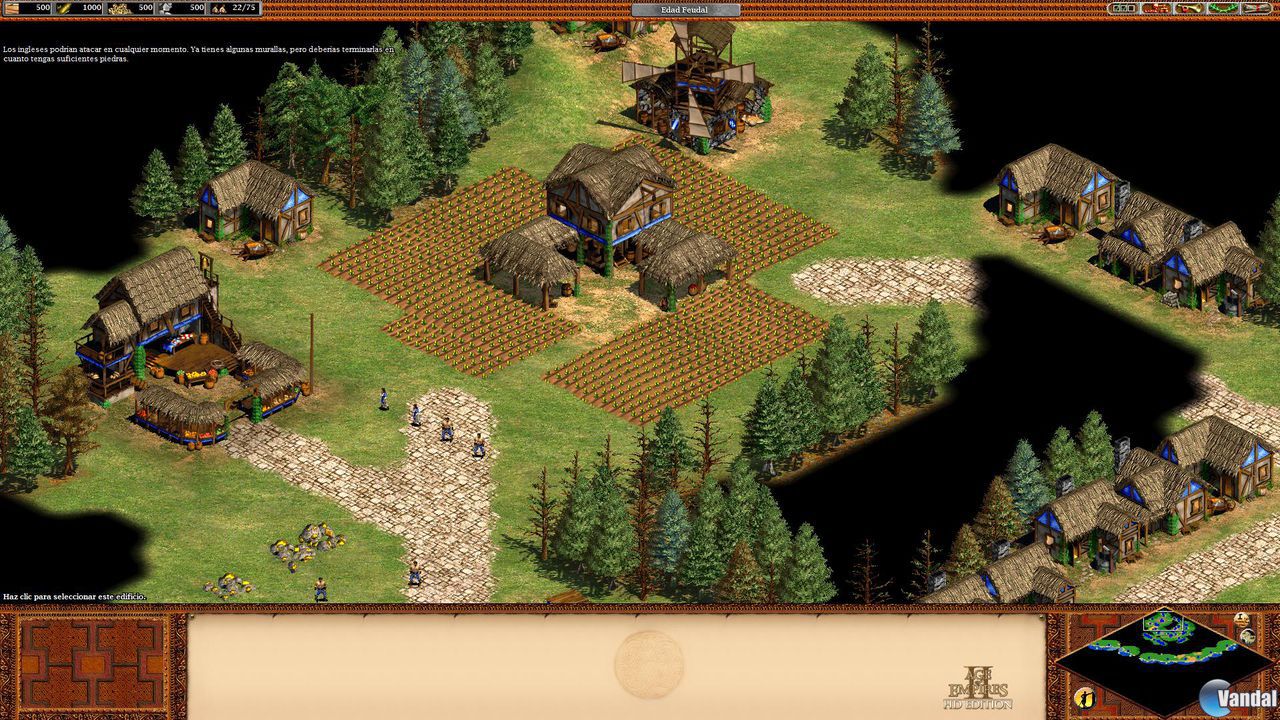Image resolution: width=1280 pixels, height=720 pixels.
Task: Click the Edad Feudal age banner
Action: tap(684, 9)
